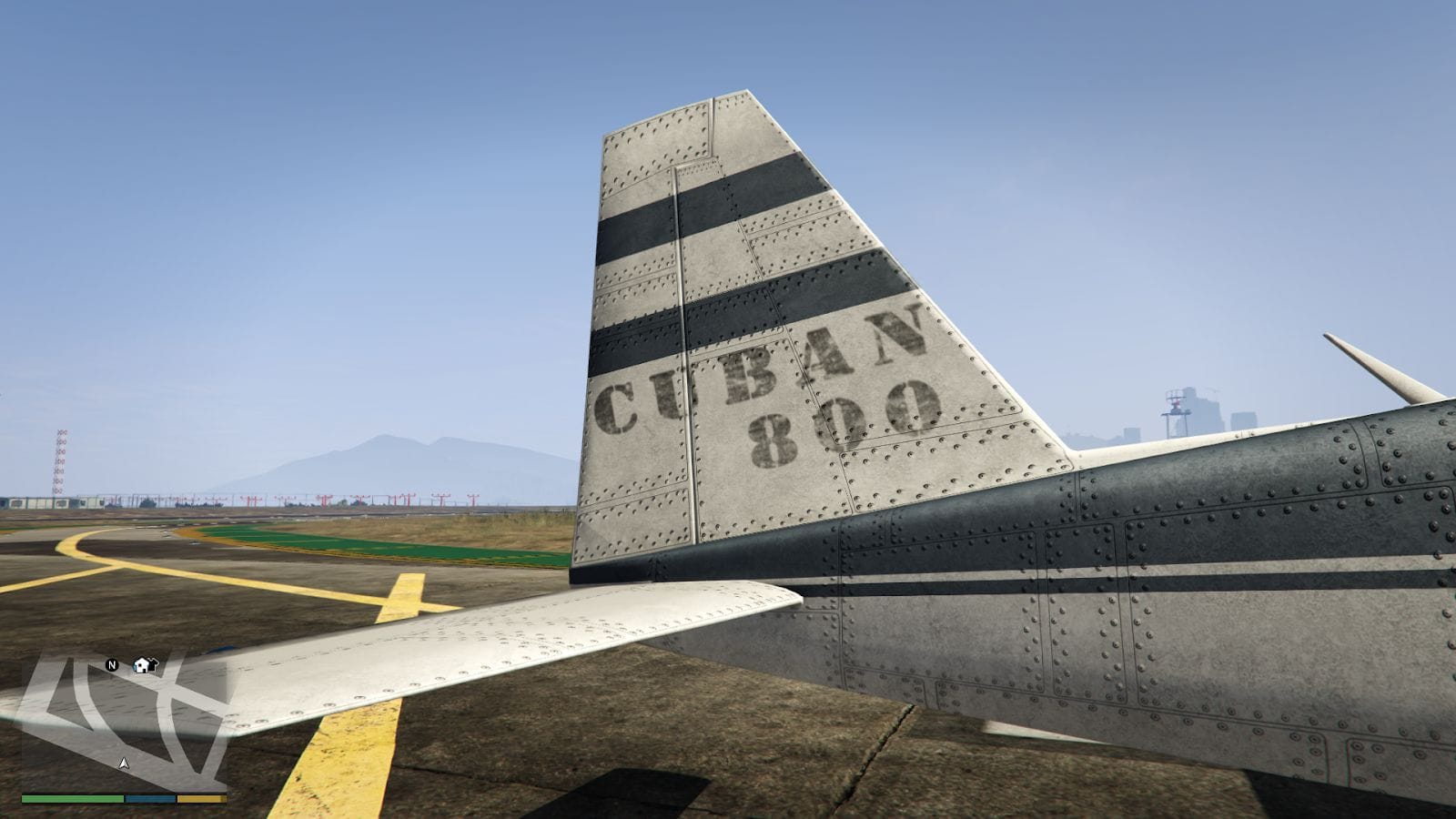Toggle the yellow special ability bar
1456x819 pixels.
[x=200, y=798]
